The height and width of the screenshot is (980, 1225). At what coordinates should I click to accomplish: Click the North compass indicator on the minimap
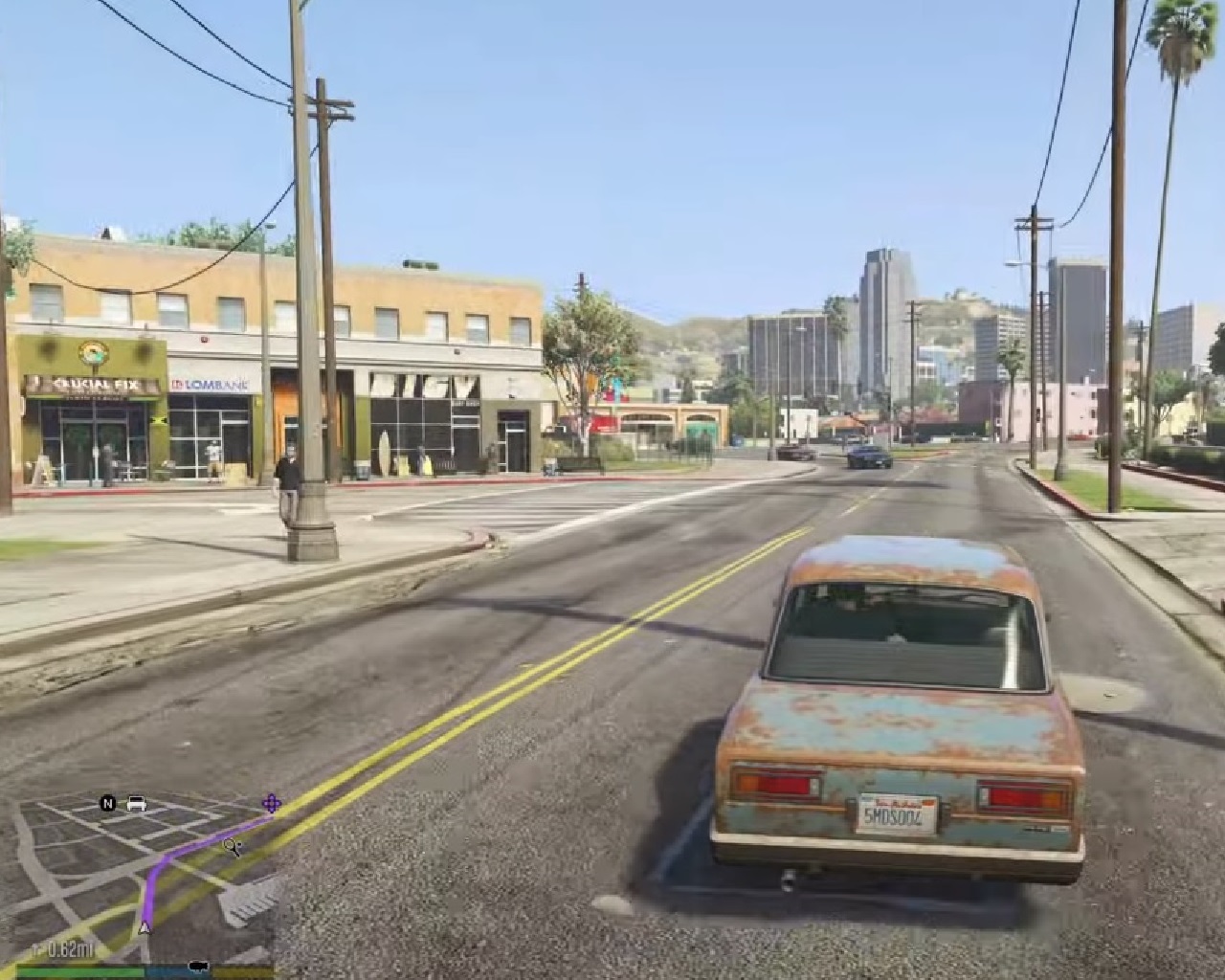pos(108,803)
